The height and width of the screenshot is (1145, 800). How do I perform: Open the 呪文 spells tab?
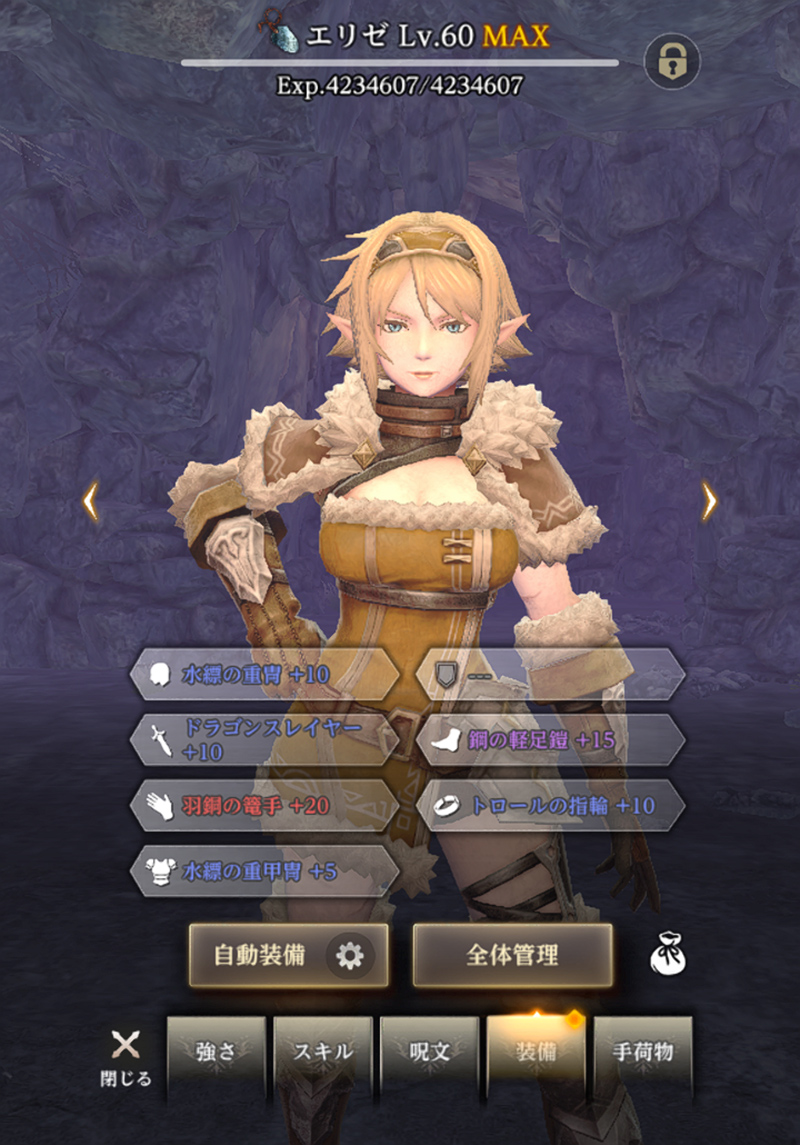430,1054
